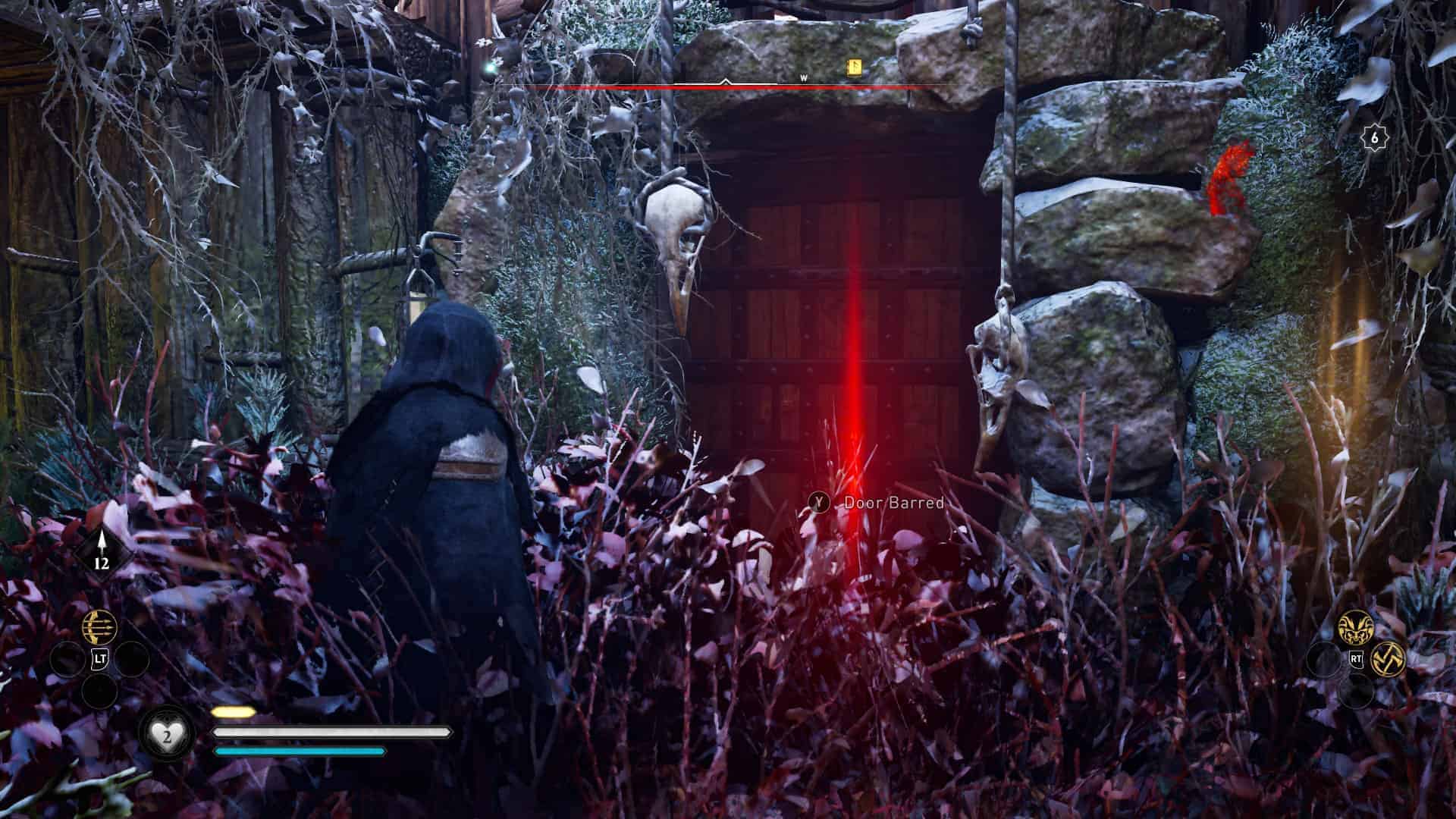
Task: Toggle the empty slot beside RT prompt
Action: click(x=1324, y=660)
